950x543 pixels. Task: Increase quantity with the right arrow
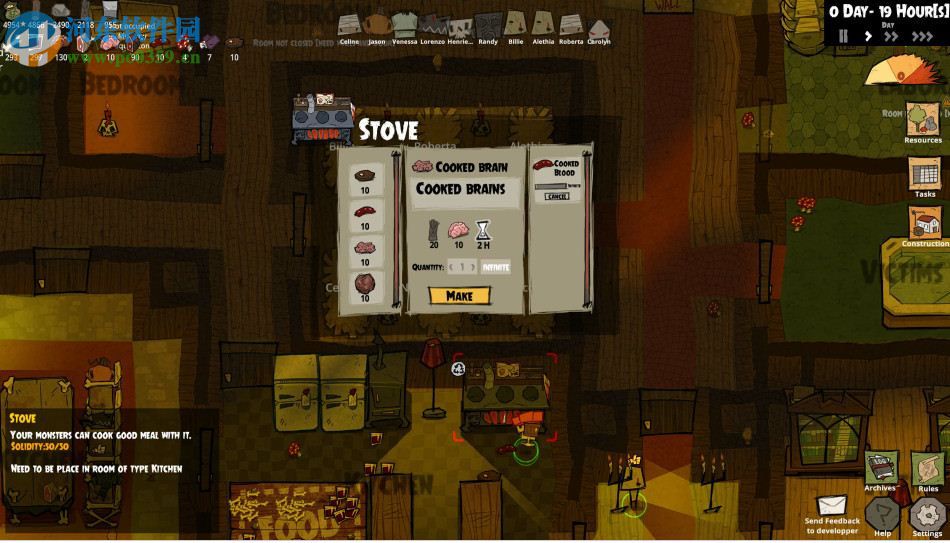click(473, 267)
